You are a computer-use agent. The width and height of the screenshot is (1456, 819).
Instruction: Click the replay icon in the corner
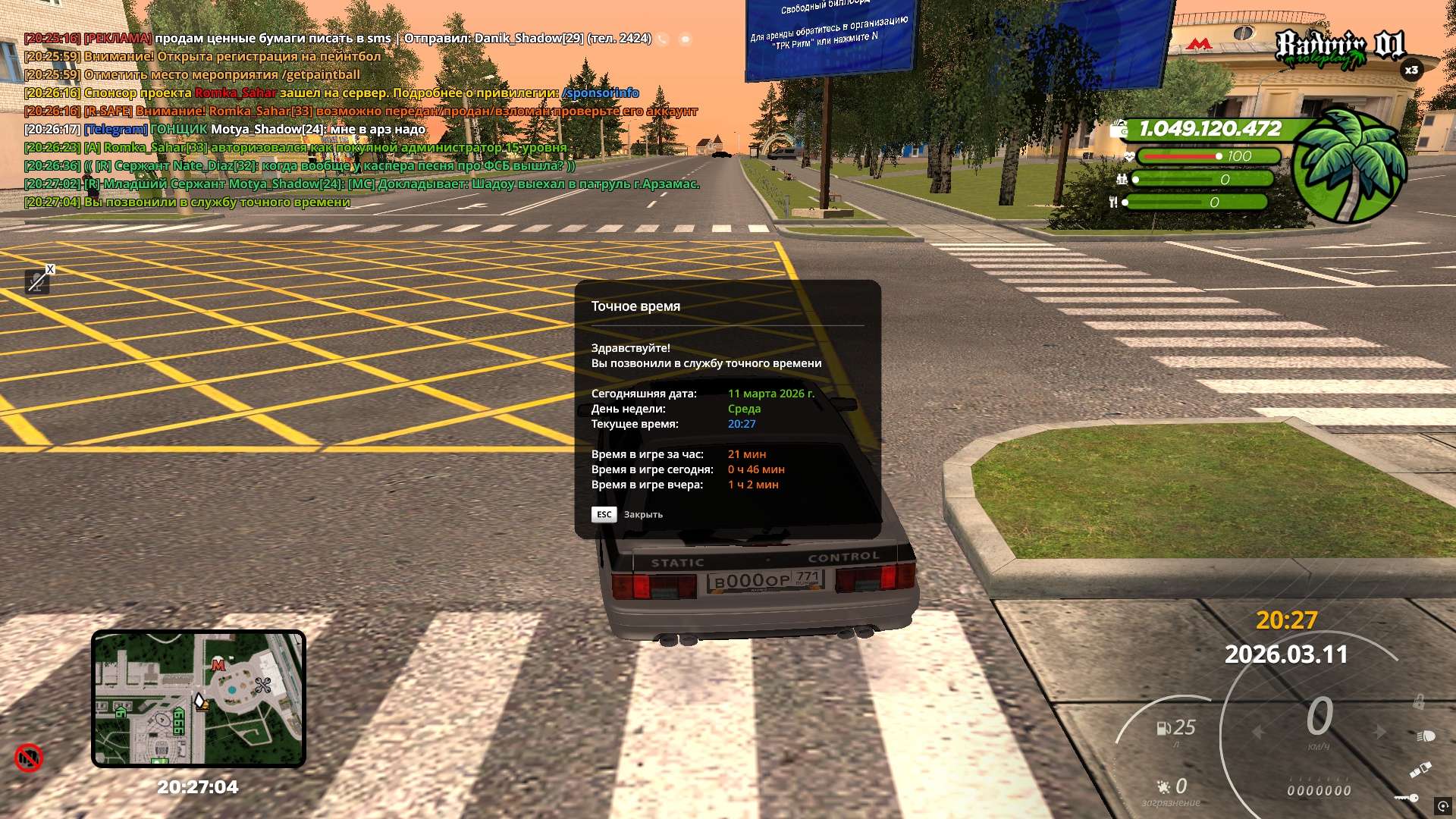1442,805
